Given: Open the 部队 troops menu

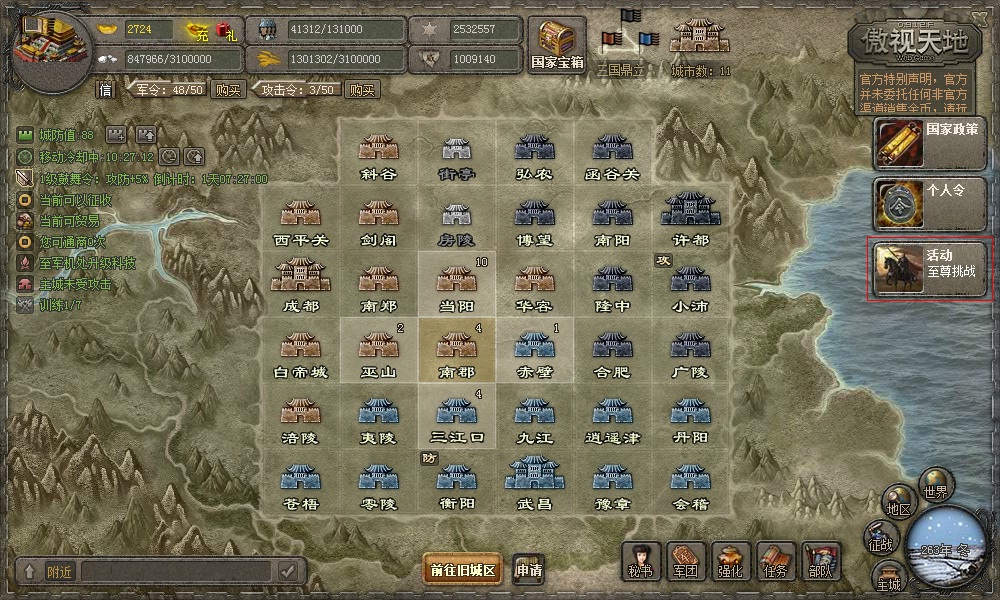Looking at the screenshot, I should pyautogui.click(x=820, y=561).
